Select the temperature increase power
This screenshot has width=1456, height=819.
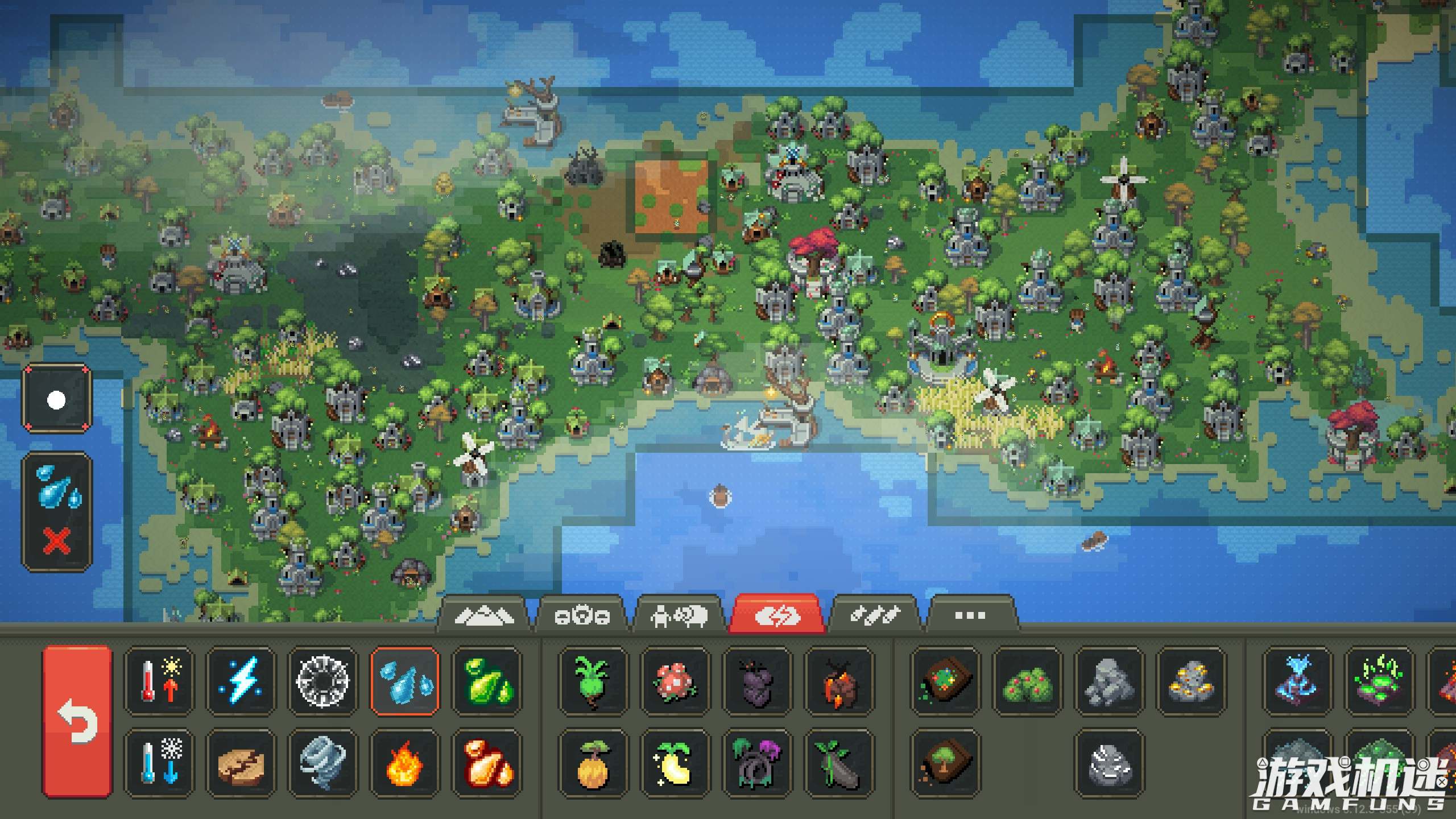[x=159, y=680]
